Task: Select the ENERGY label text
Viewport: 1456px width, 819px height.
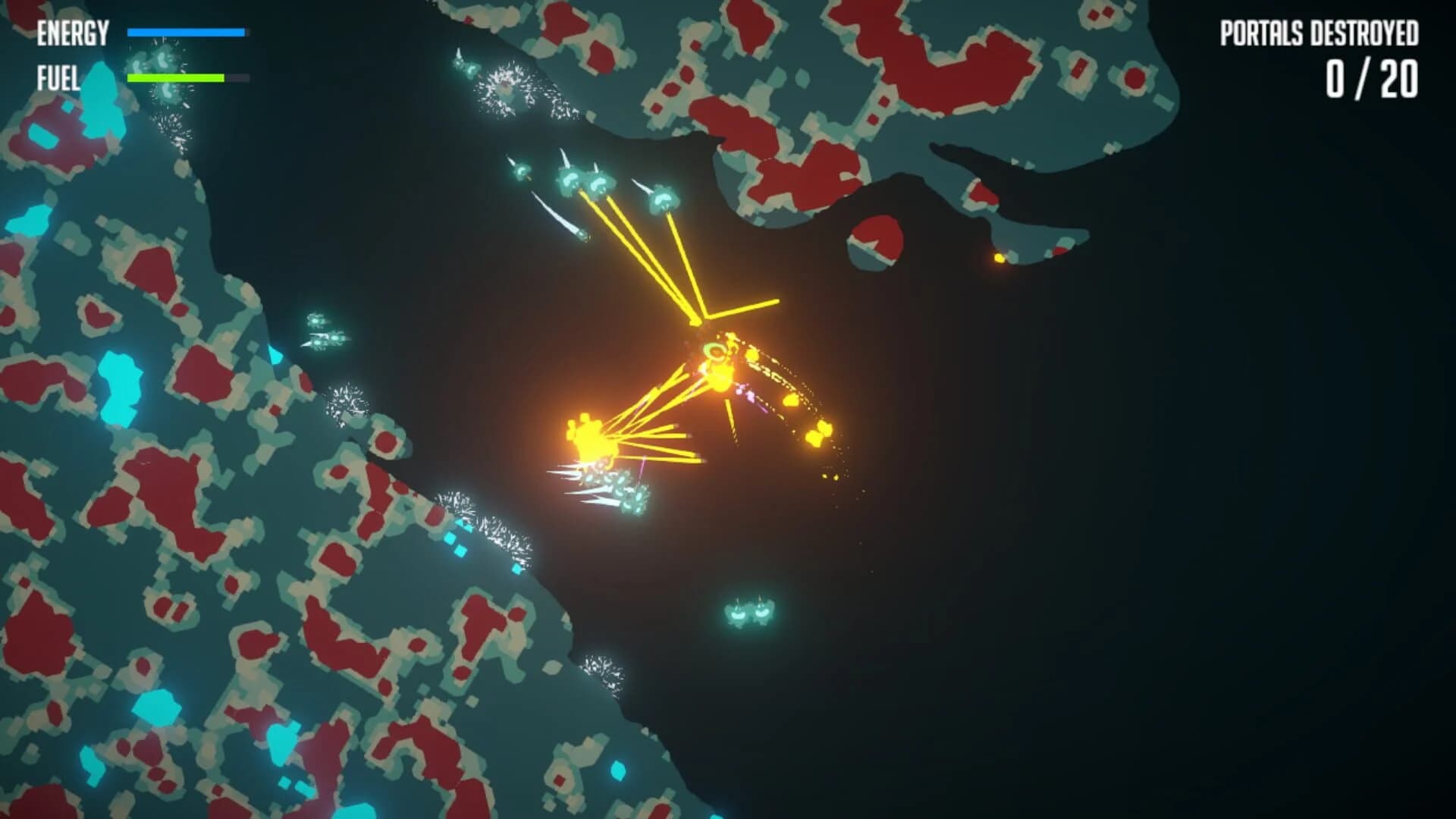Action: click(x=71, y=33)
